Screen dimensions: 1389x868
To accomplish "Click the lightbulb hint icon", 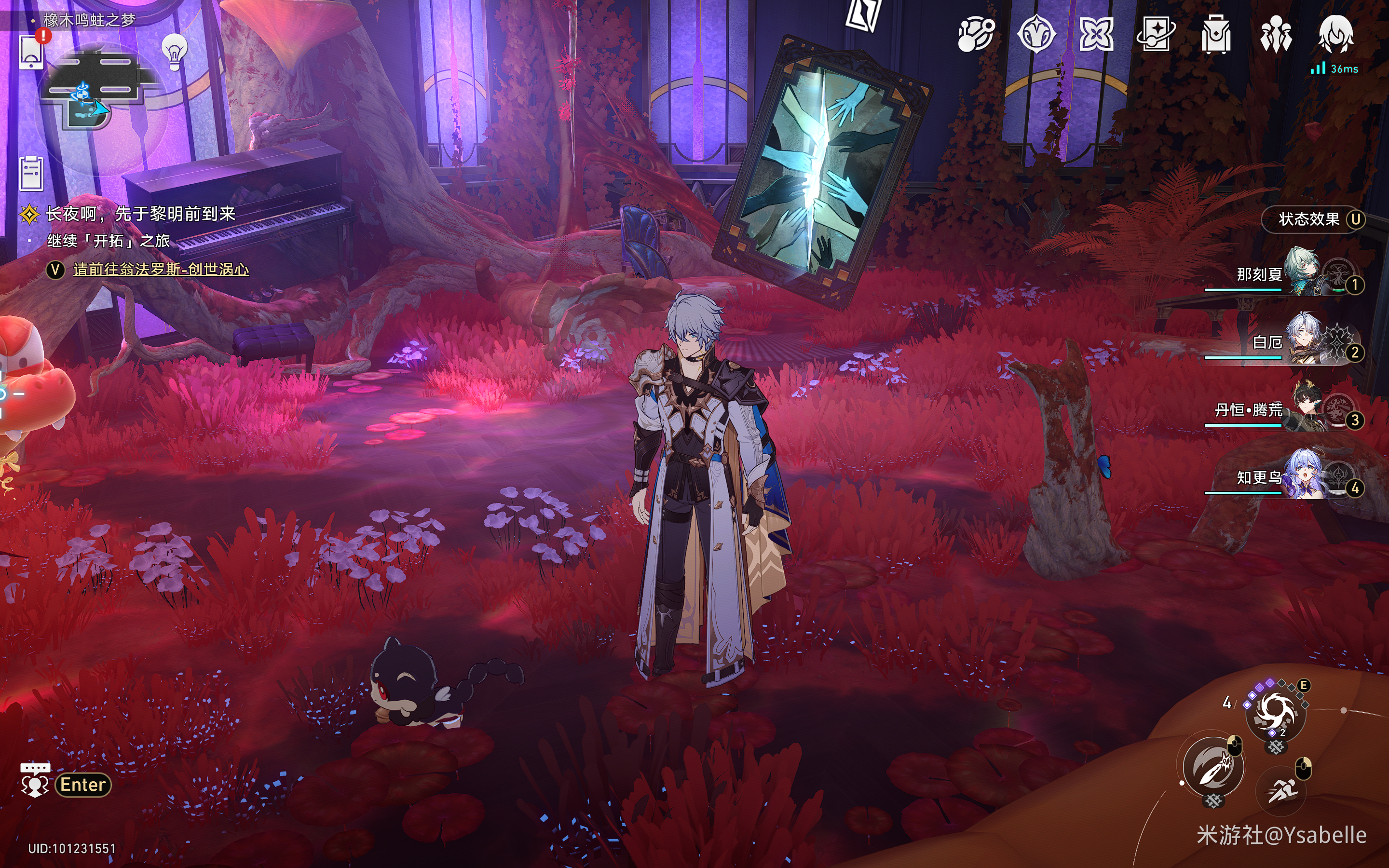I will pos(175,52).
